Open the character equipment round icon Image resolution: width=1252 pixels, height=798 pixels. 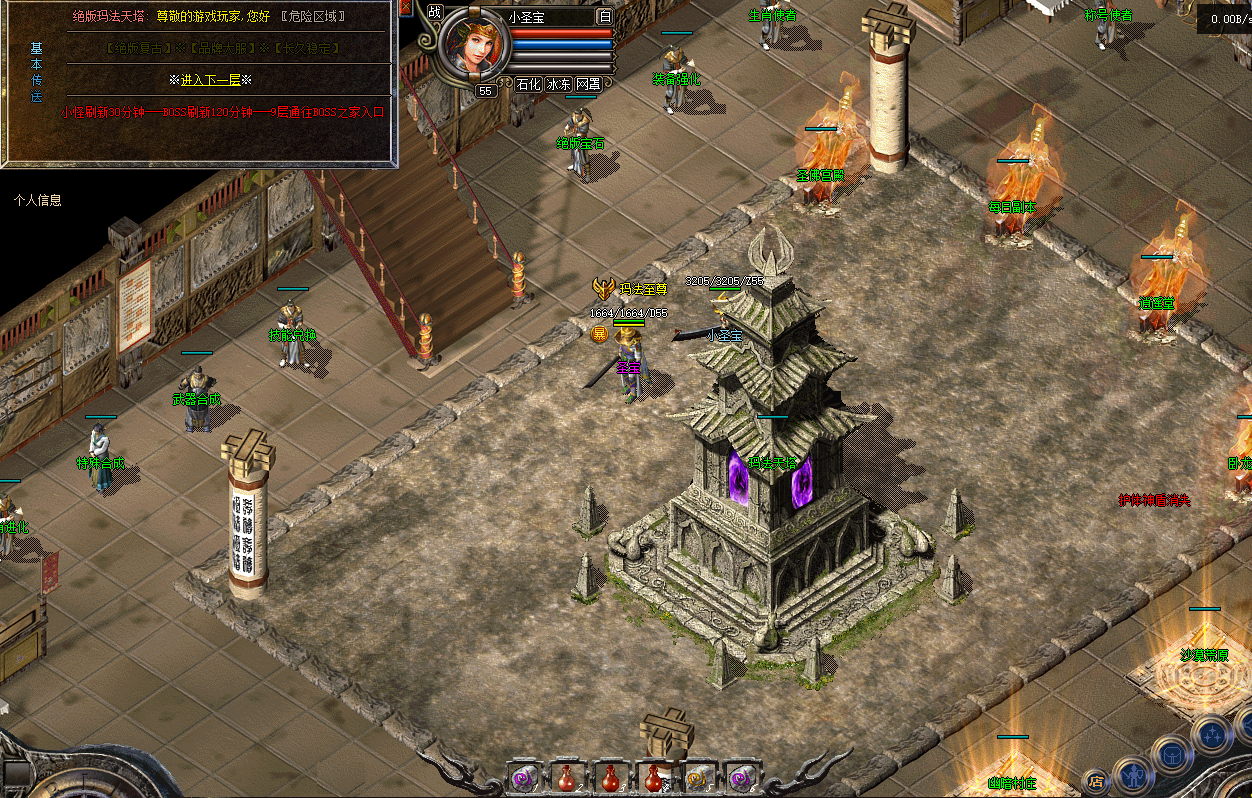point(1133,774)
